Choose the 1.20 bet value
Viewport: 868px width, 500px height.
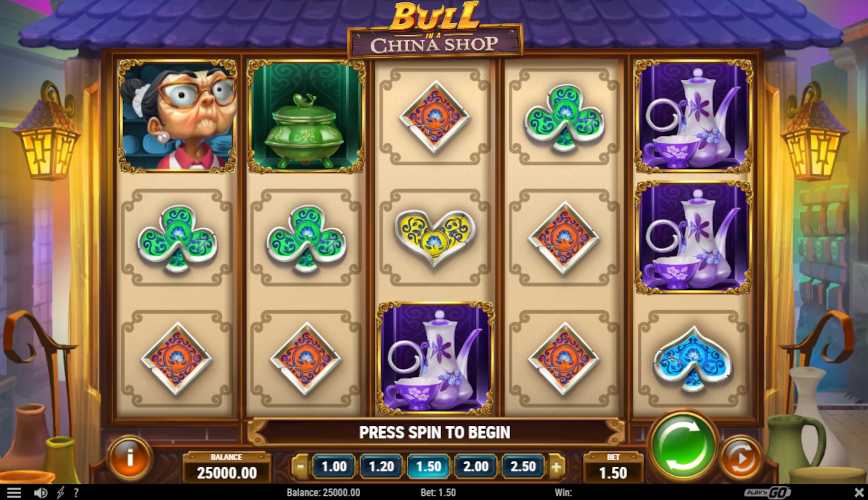click(381, 466)
